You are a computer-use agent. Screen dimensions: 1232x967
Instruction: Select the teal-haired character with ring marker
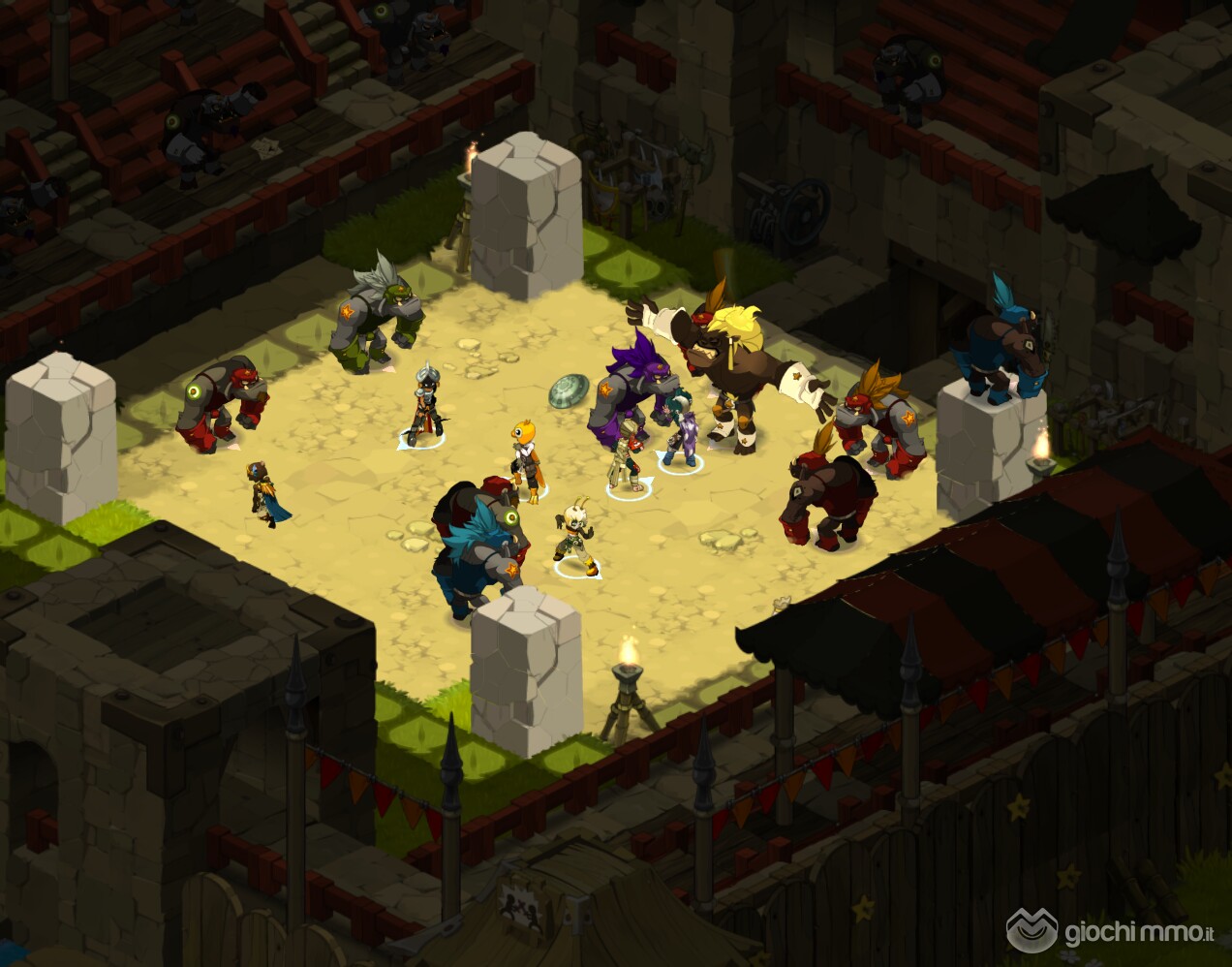click(681, 431)
